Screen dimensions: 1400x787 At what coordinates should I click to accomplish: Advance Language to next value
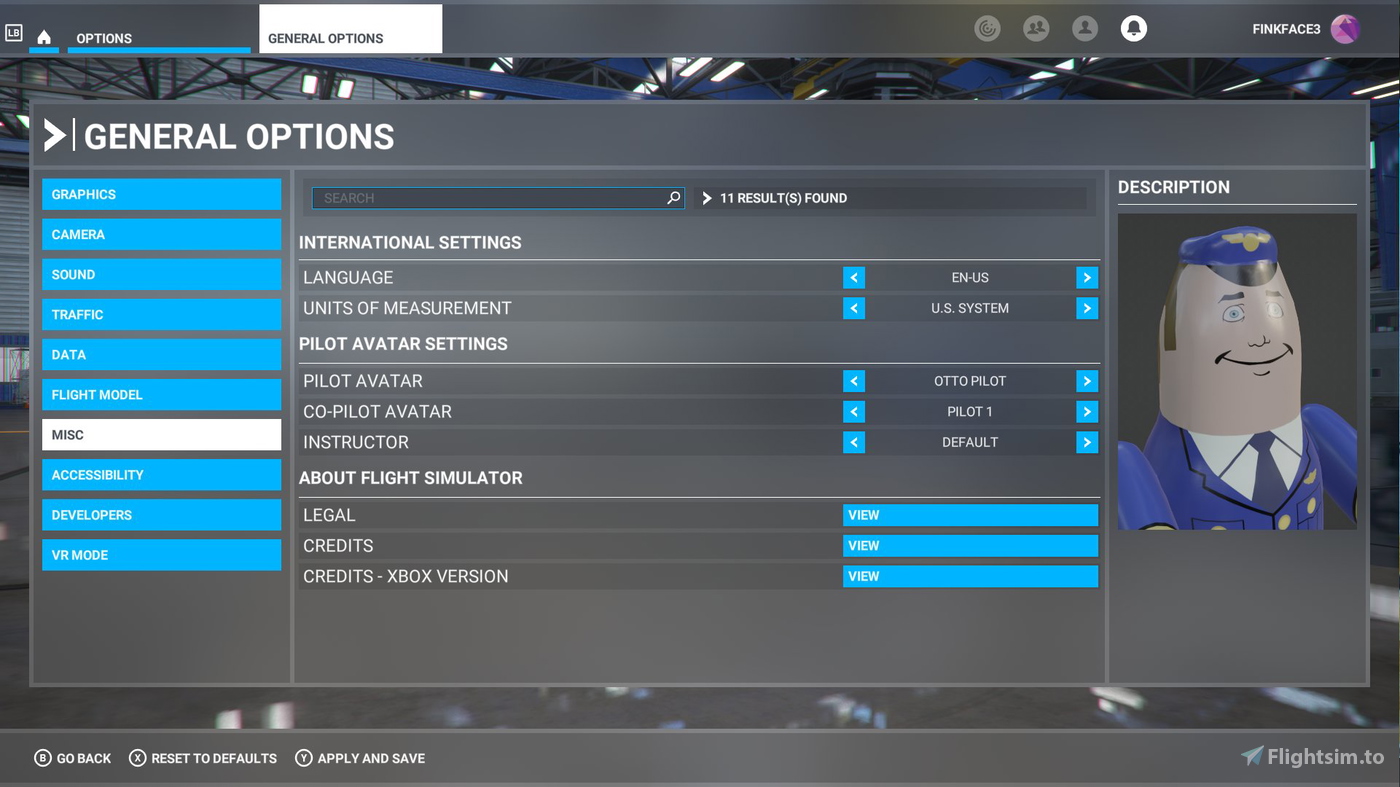tap(1087, 277)
